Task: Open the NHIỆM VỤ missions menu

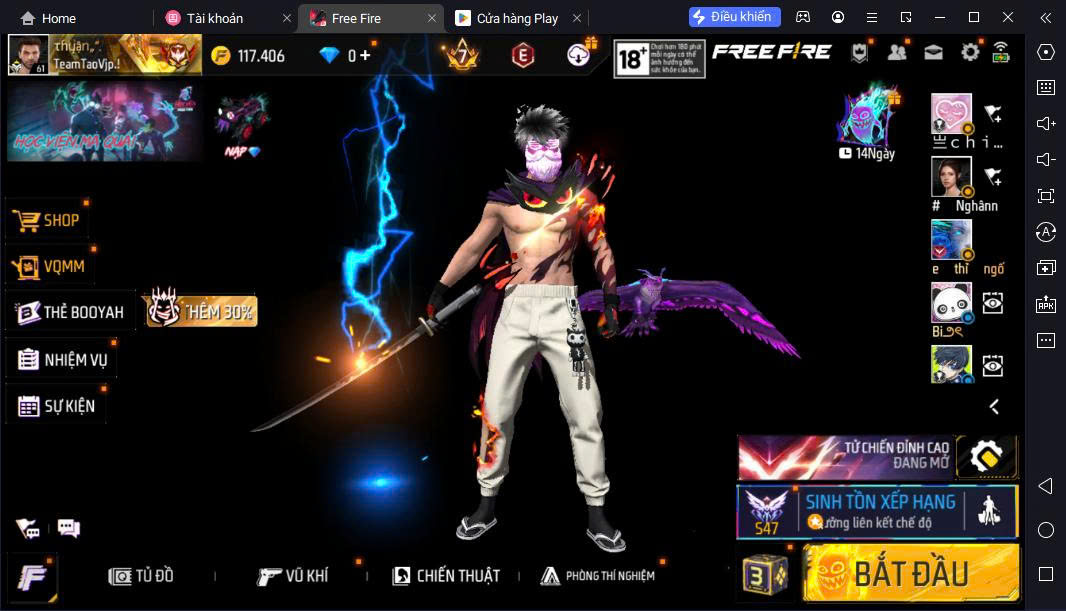Action: coord(62,359)
